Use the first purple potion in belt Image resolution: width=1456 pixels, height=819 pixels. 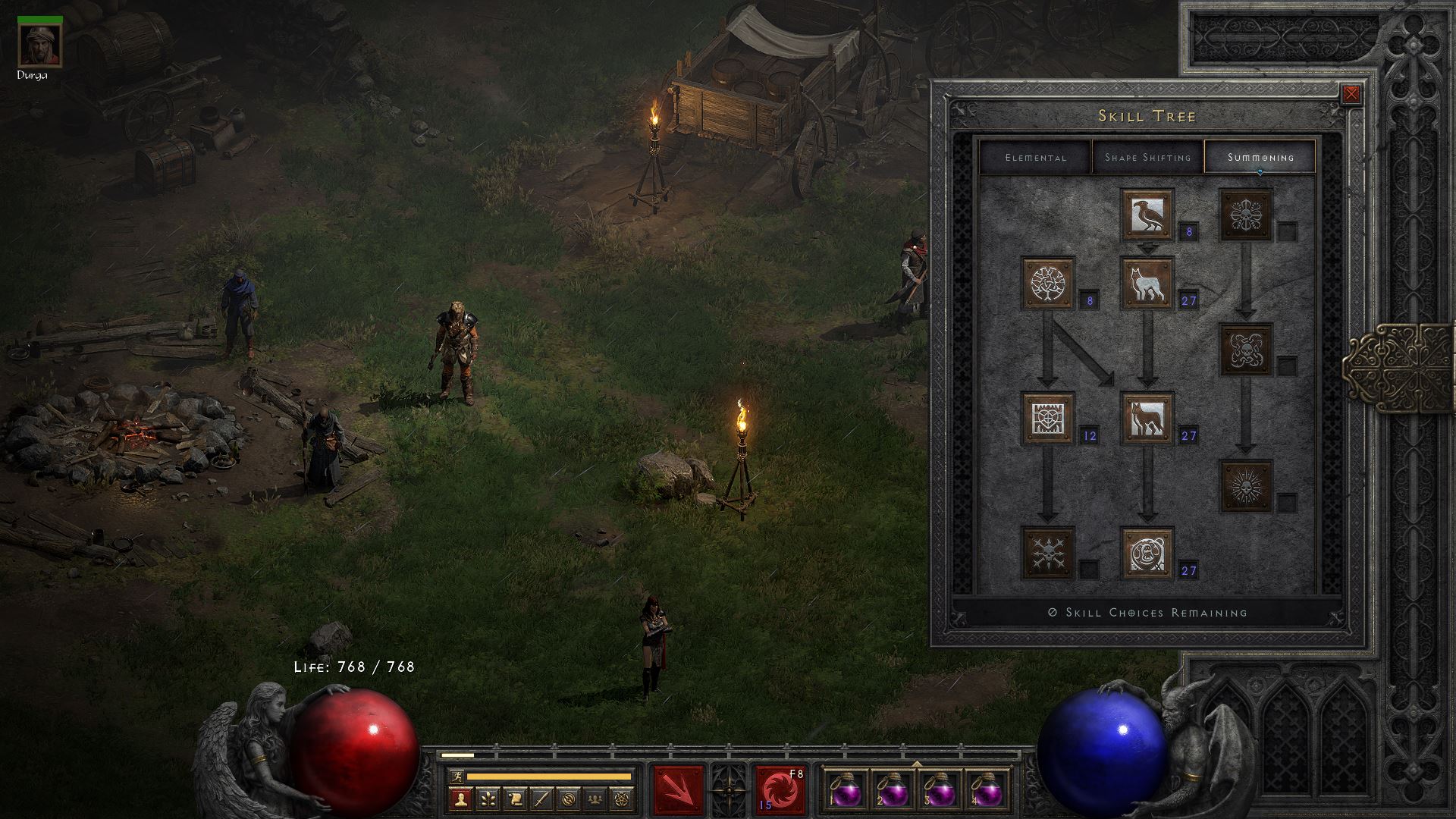(x=846, y=791)
